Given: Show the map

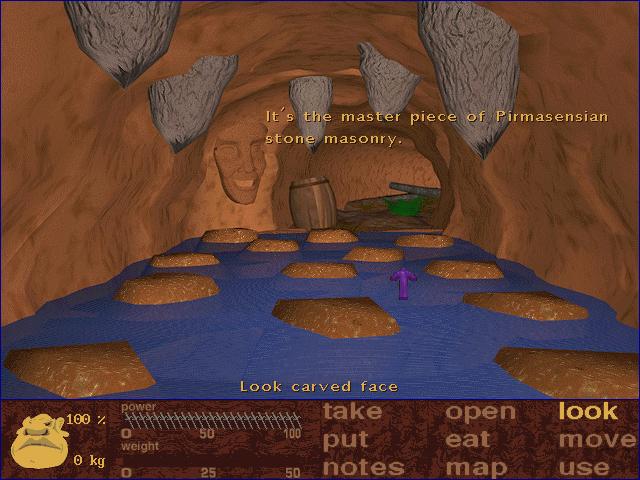Looking at the screenshot, I should [476, 467].
